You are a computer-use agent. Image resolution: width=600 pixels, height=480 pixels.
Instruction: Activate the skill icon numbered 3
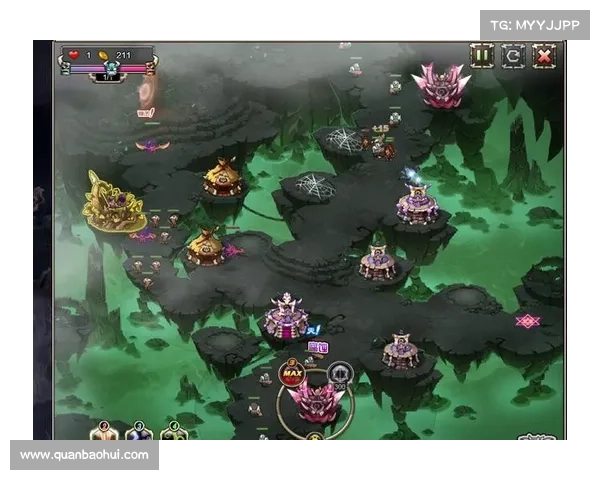139,433
